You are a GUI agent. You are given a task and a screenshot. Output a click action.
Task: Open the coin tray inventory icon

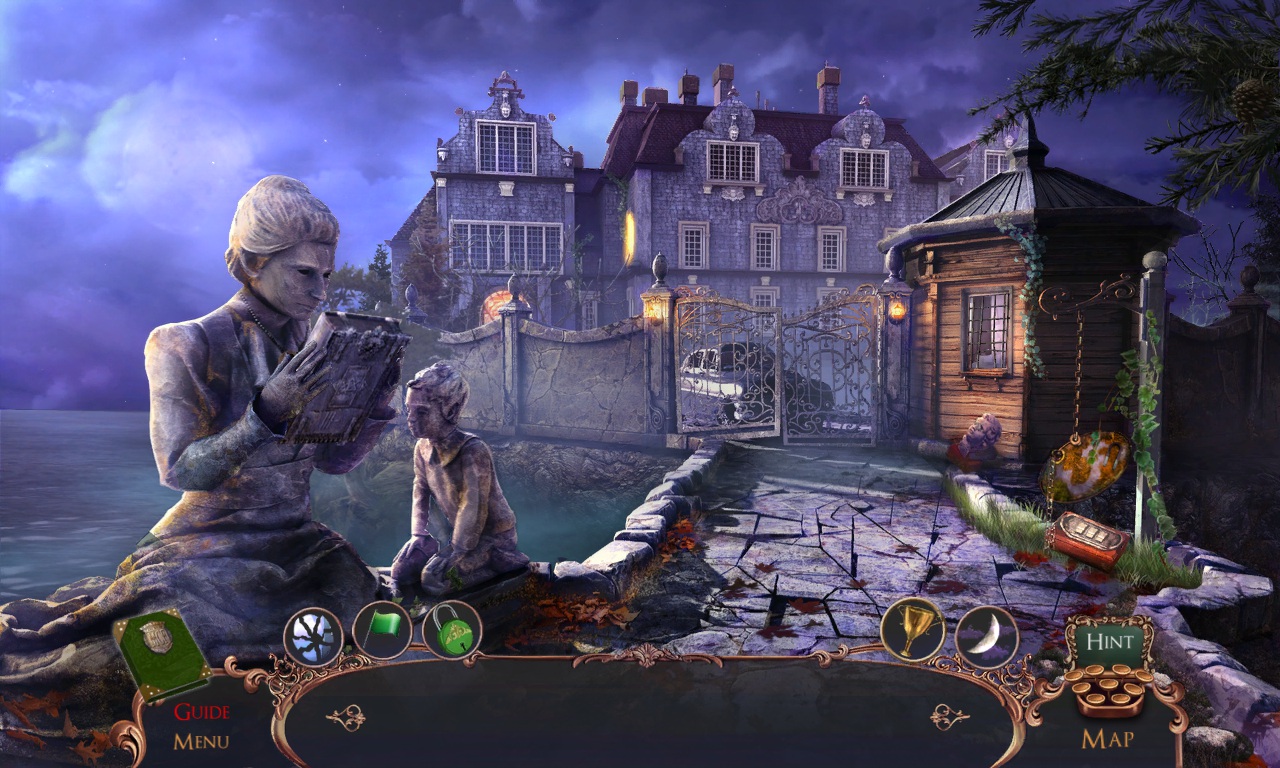[1110, 690]
